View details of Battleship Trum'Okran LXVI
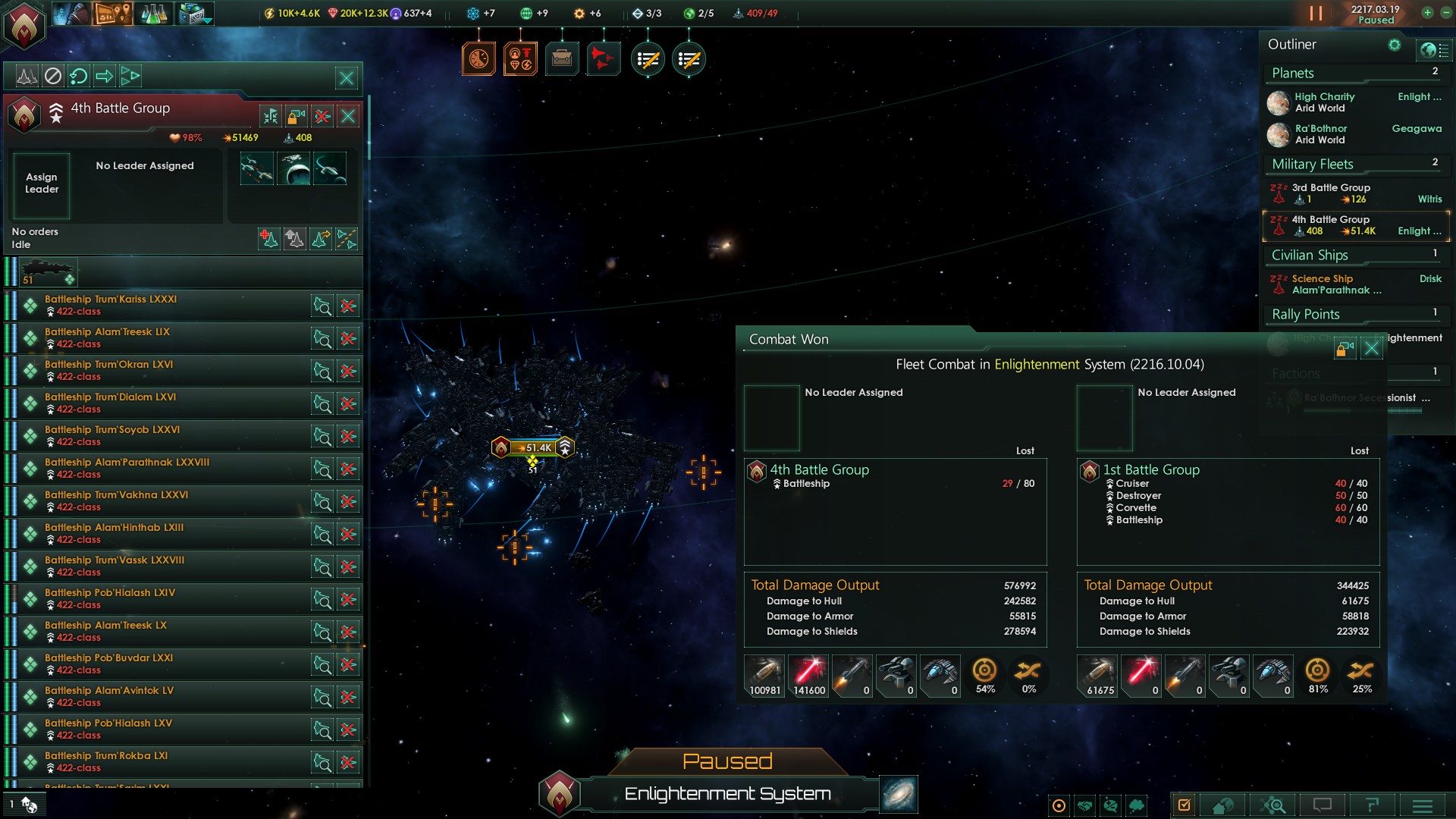The height and width of the screenshot is (819, 1456). [322, 371]
